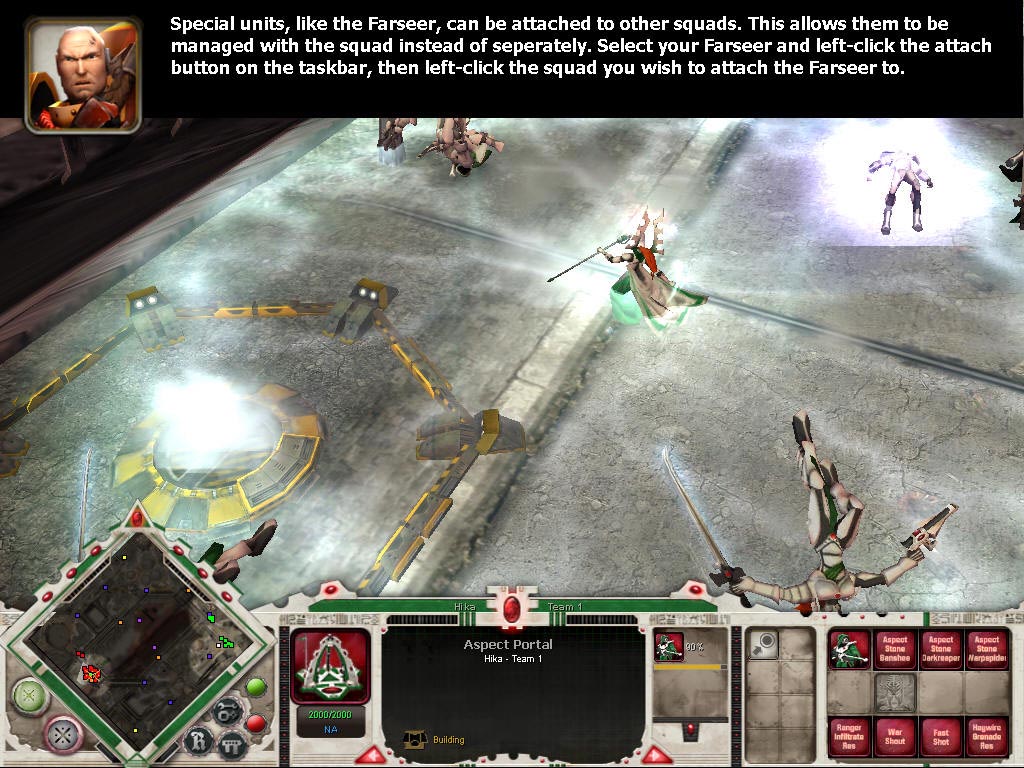1024x768 pixels.
Task: Research Aspect Stone Banshee
Action: click(x=895, y=650)
